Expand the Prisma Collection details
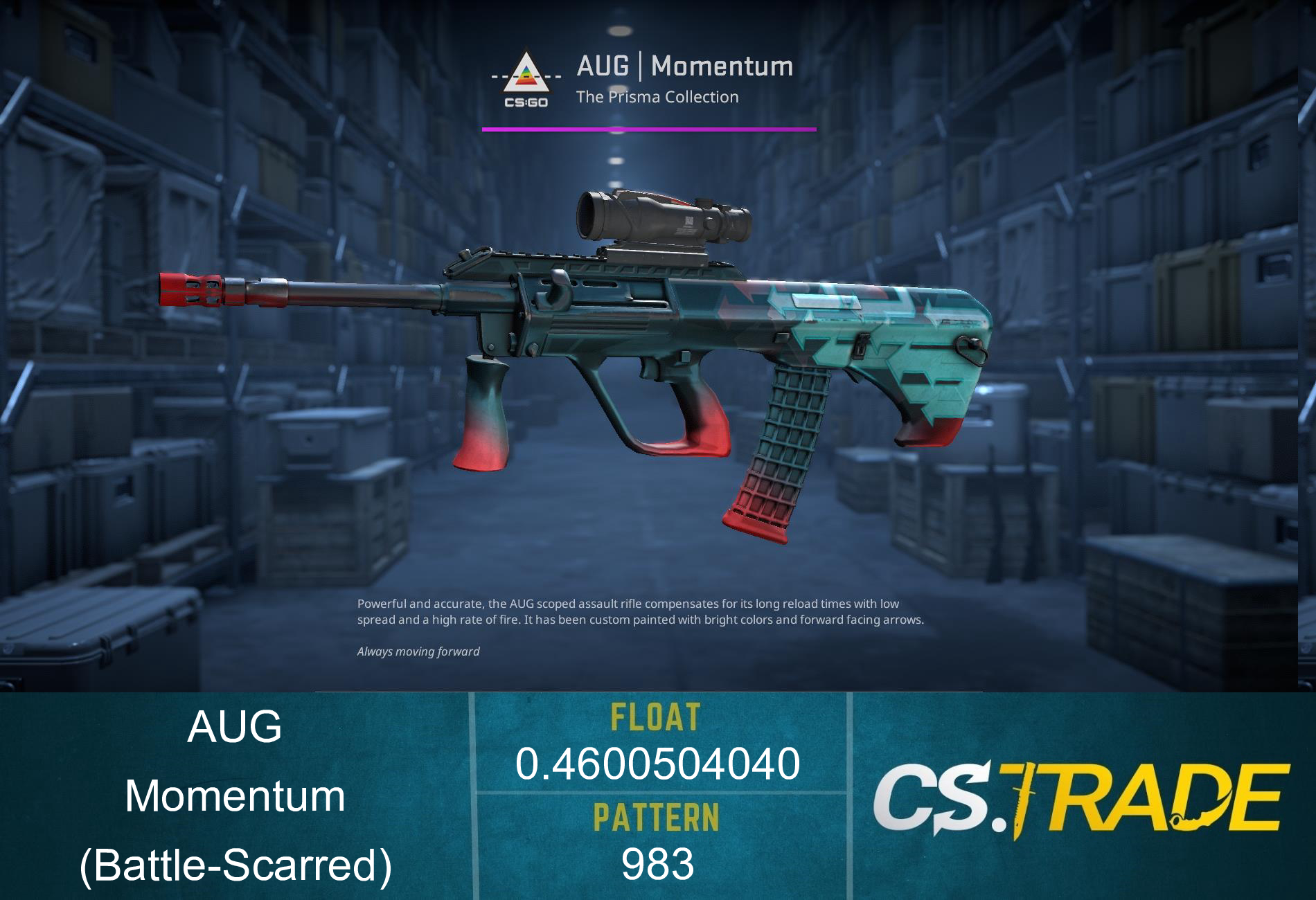The width and height of the screenshot is (1316, 900). [657, 97]
